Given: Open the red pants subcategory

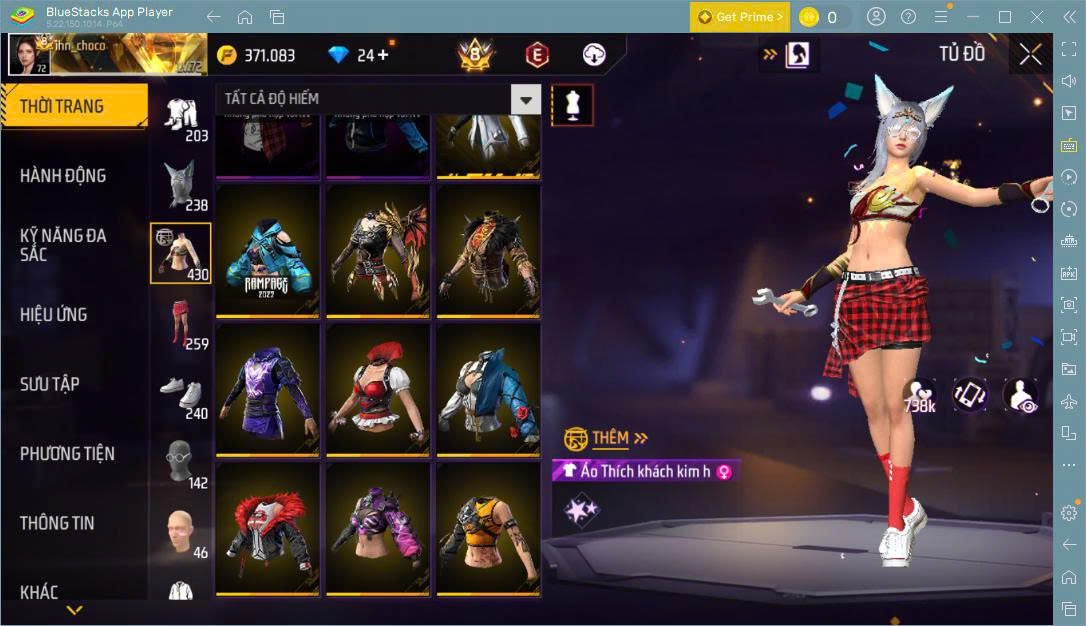Looking at the screenshot, I should [181, 323].
